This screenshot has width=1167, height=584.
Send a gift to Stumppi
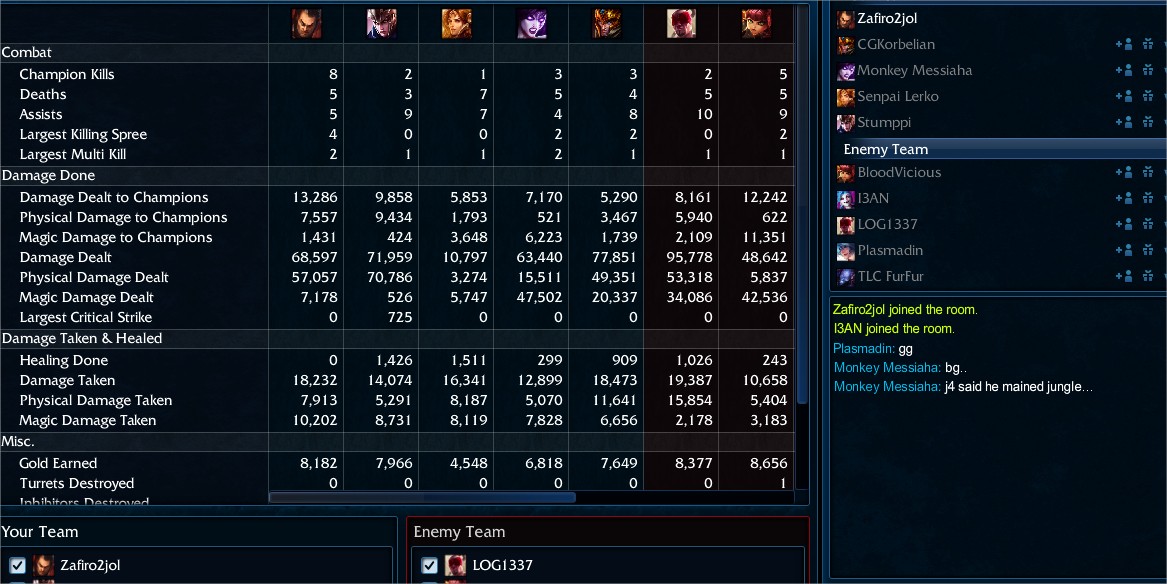[x=1147, y=122]
